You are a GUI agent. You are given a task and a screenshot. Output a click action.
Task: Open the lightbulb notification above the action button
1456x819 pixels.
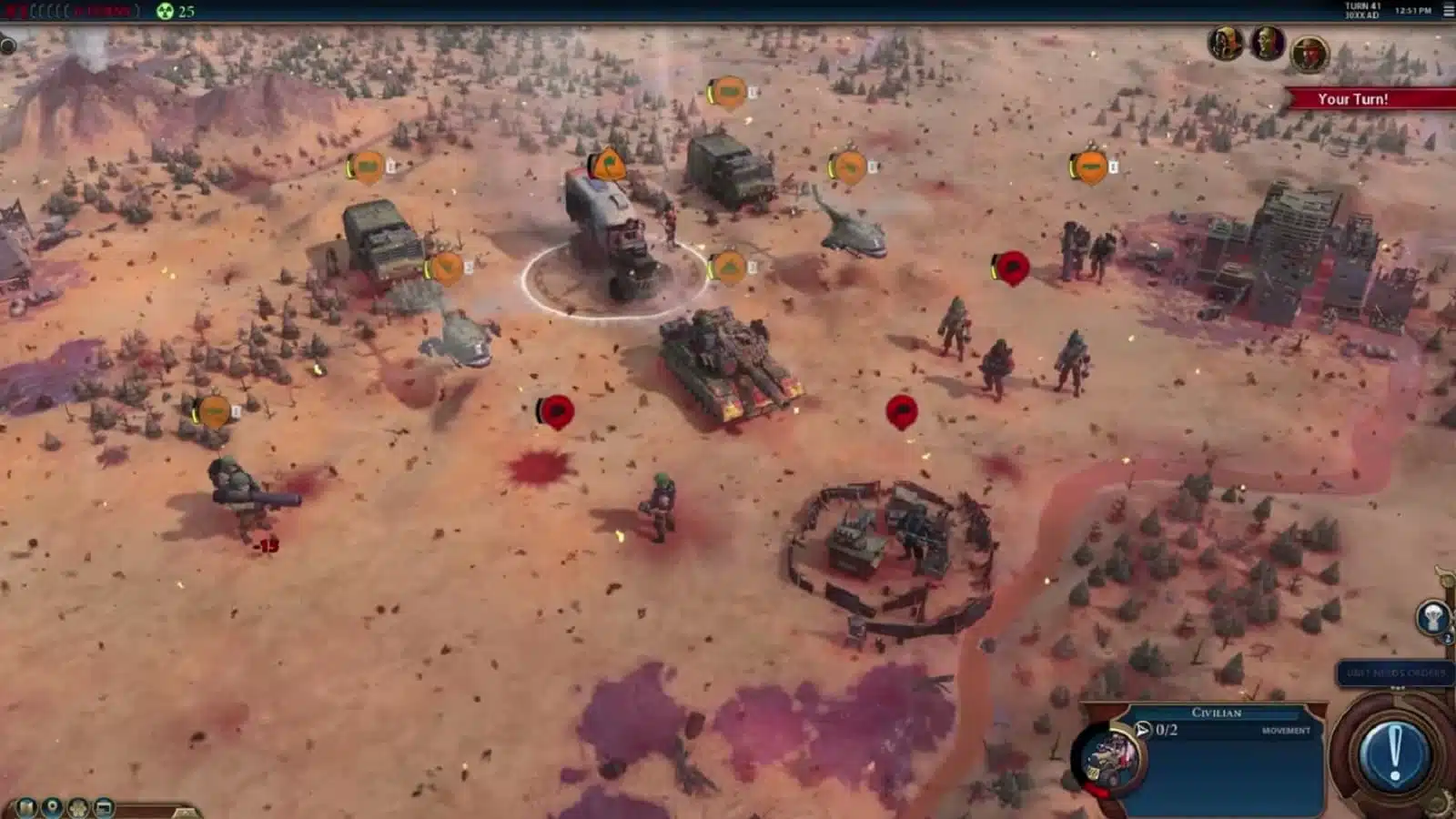pyautogui.click(x=1433, y=618)
